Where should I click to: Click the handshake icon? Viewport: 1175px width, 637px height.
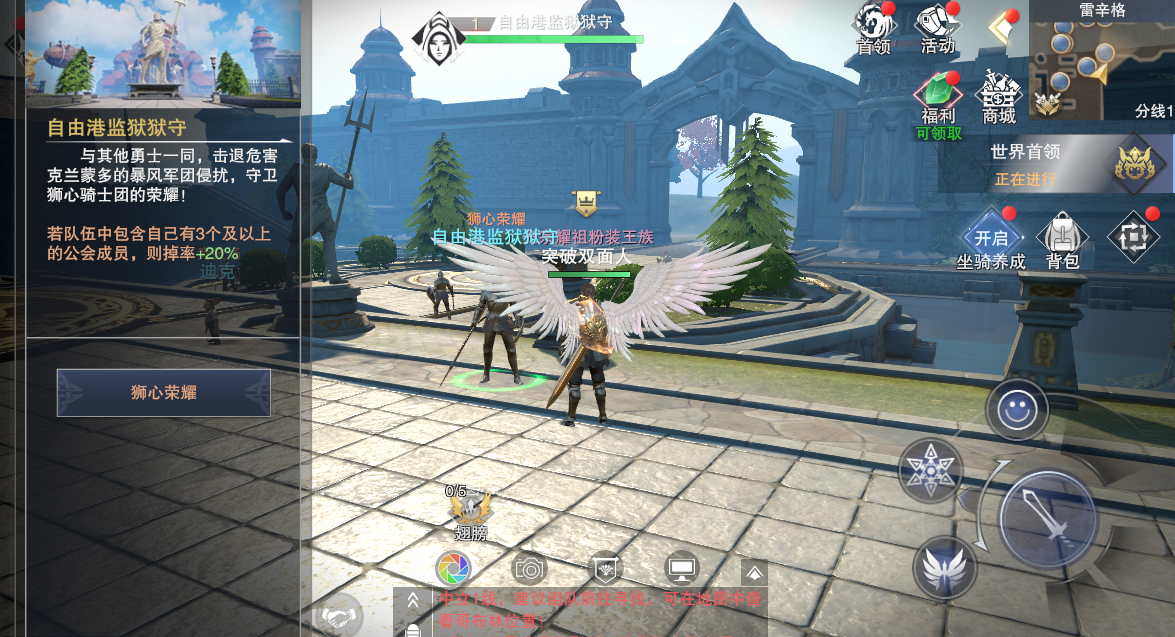click(340, 610)
